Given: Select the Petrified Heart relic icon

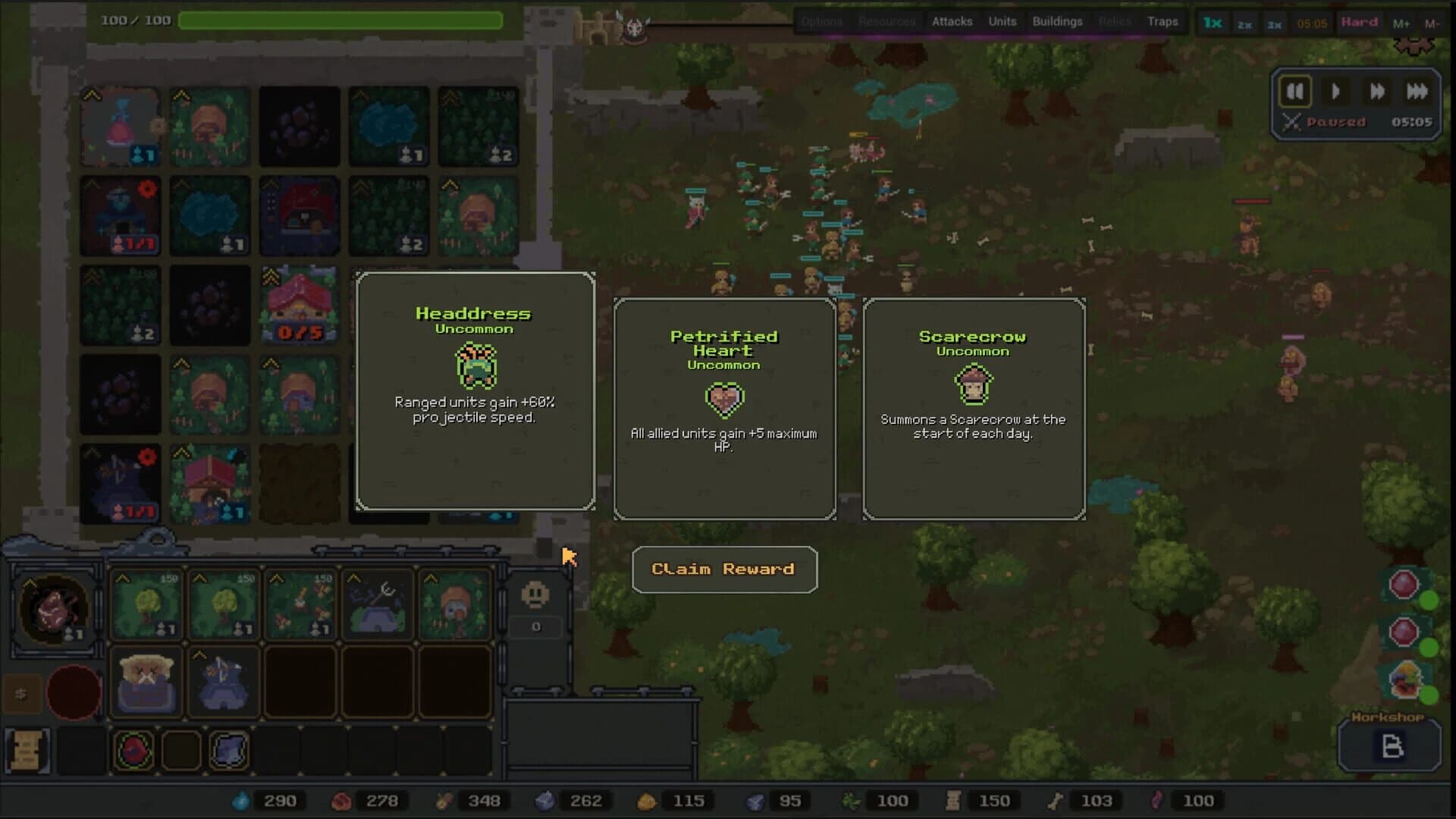Looking at the screenshot, I should click(x=724, y=398).
